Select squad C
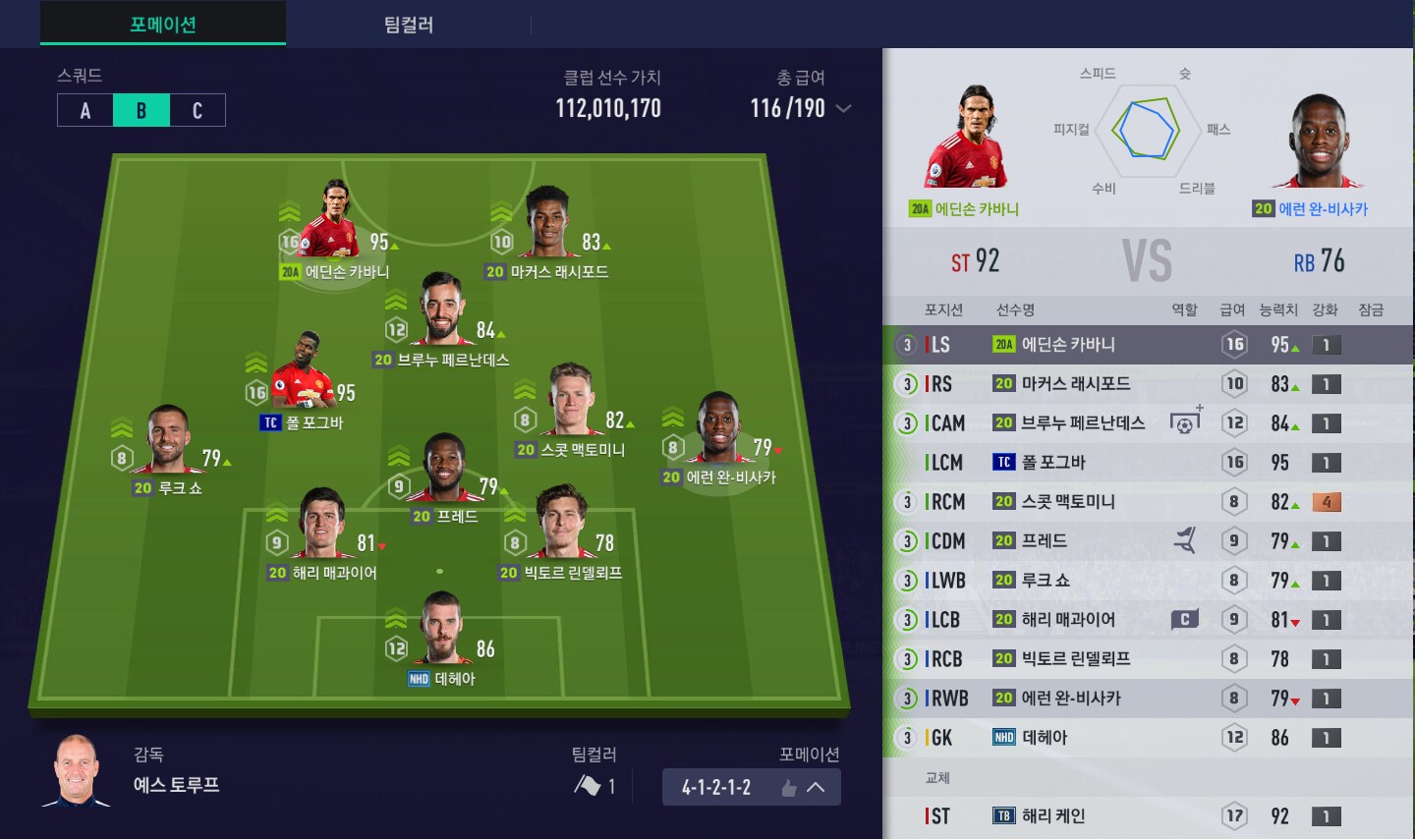The width and height of the screenshot is (1415, 840). [x=198, y=110]
